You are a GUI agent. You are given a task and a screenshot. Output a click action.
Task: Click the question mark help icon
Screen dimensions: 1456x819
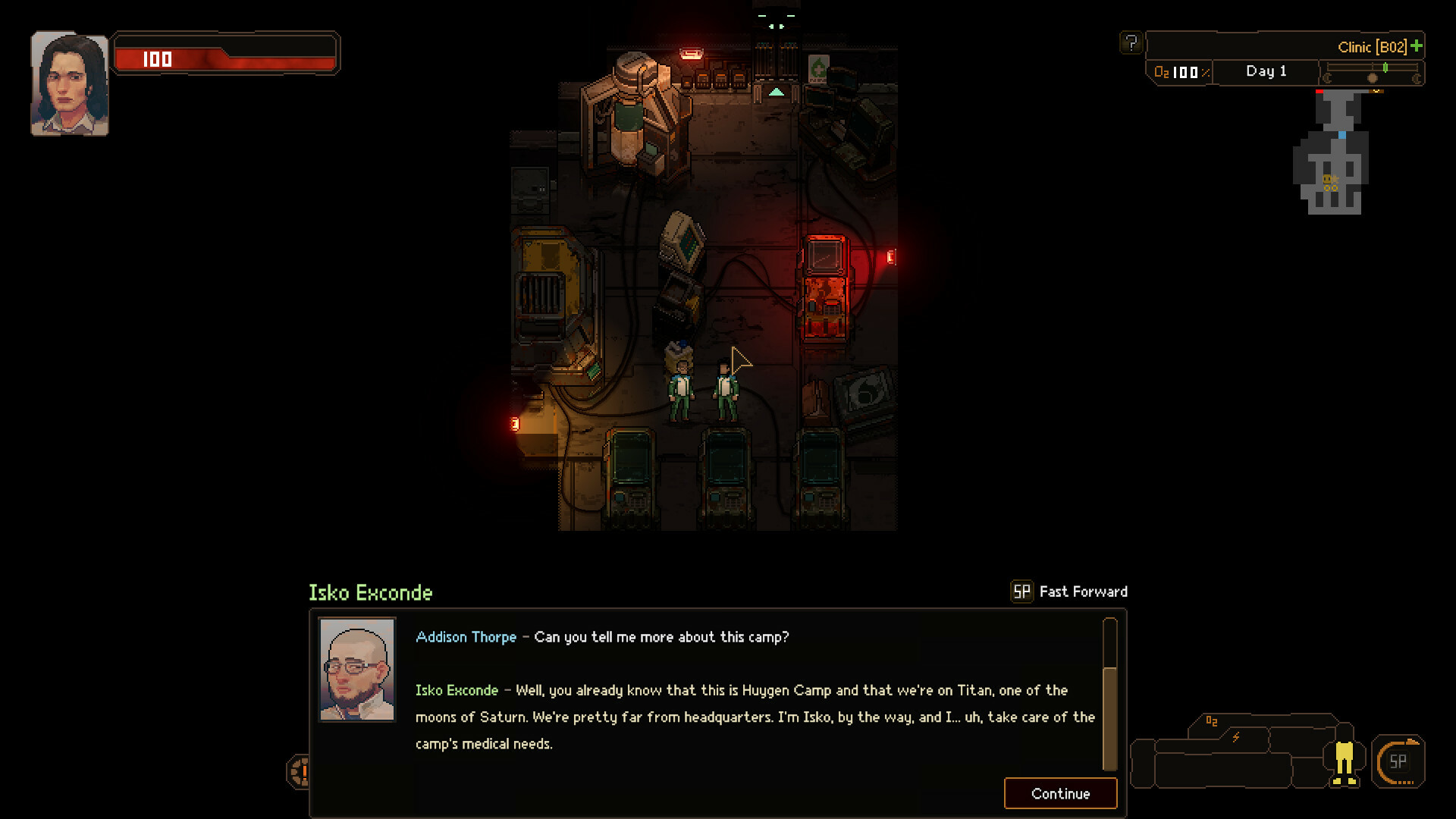click(x=1131, y=42)
